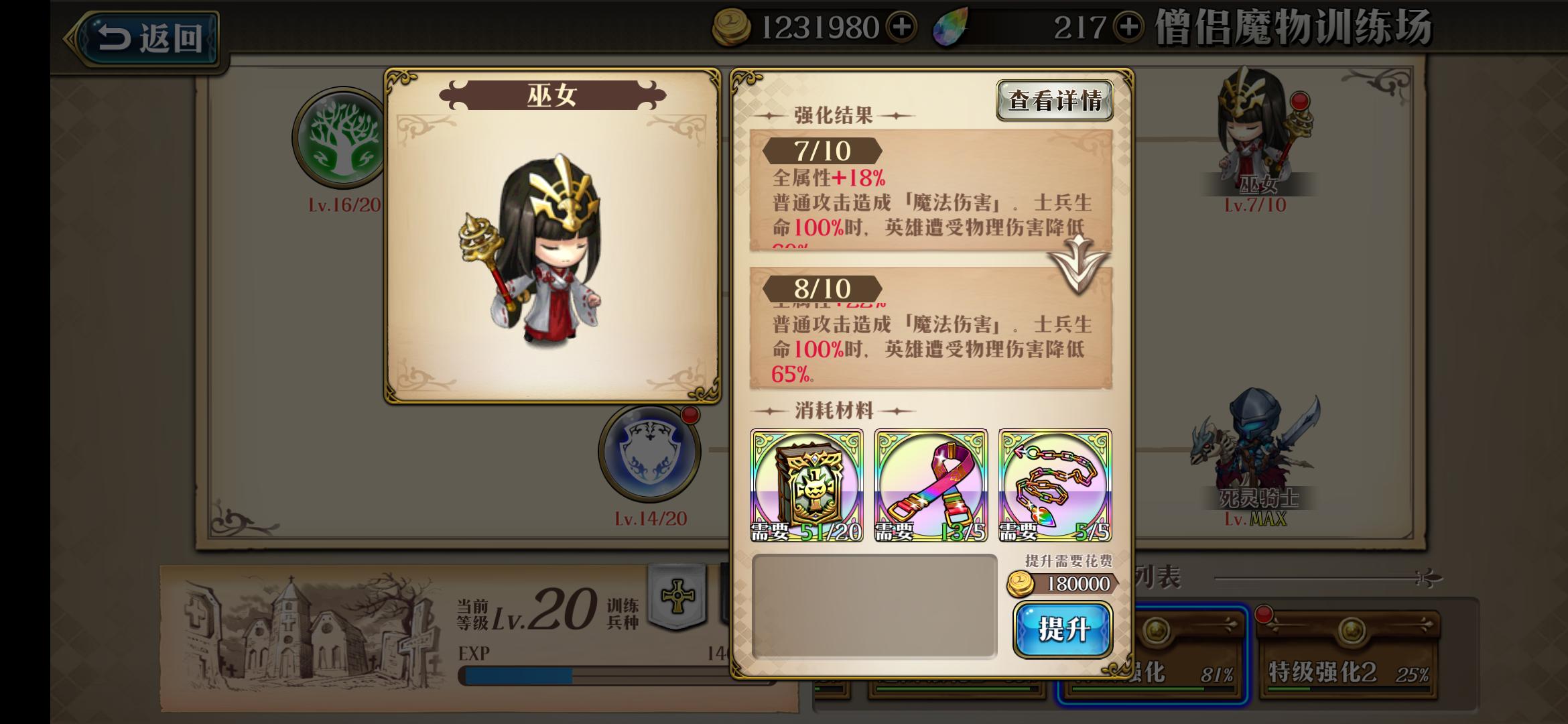Image resolution: width=1568 pixels, height=724 pixels.
Task: Tap the plus beside the coin balance
Action: [x=903, y=28]
